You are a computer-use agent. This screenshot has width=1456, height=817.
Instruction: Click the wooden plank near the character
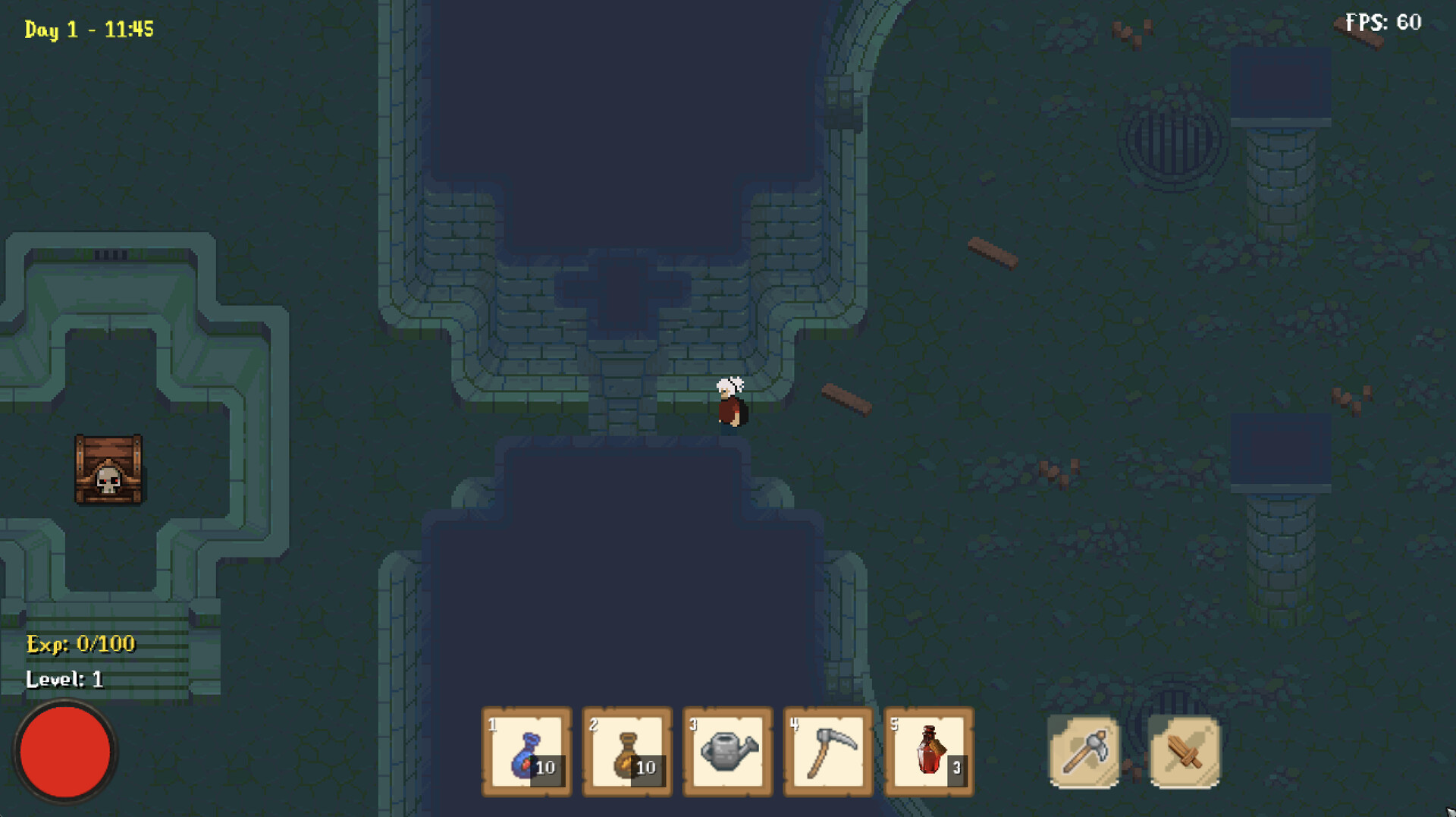(844, 398)
